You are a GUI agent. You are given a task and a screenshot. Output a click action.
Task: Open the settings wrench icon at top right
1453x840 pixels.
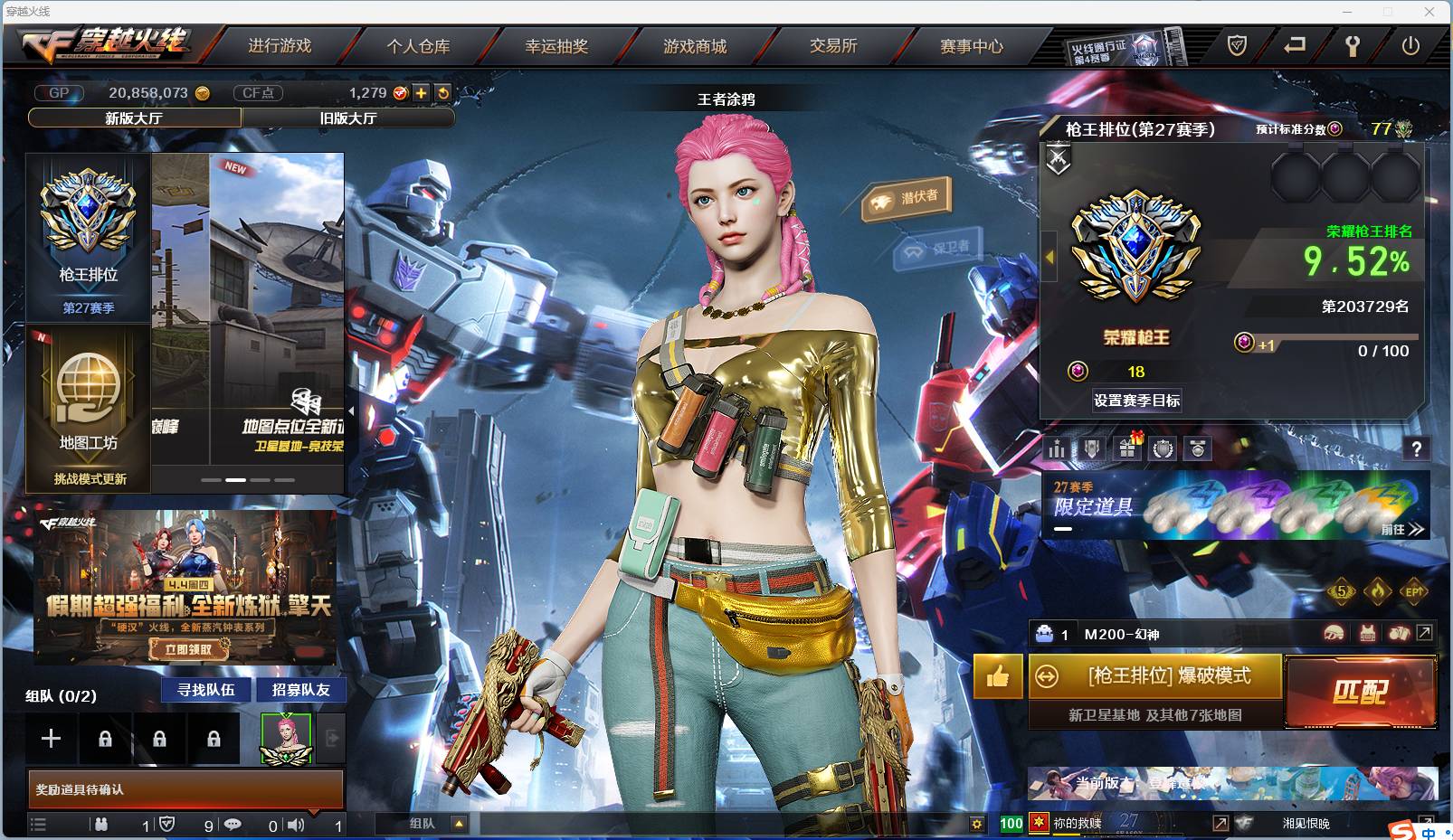click(1353, 43)
